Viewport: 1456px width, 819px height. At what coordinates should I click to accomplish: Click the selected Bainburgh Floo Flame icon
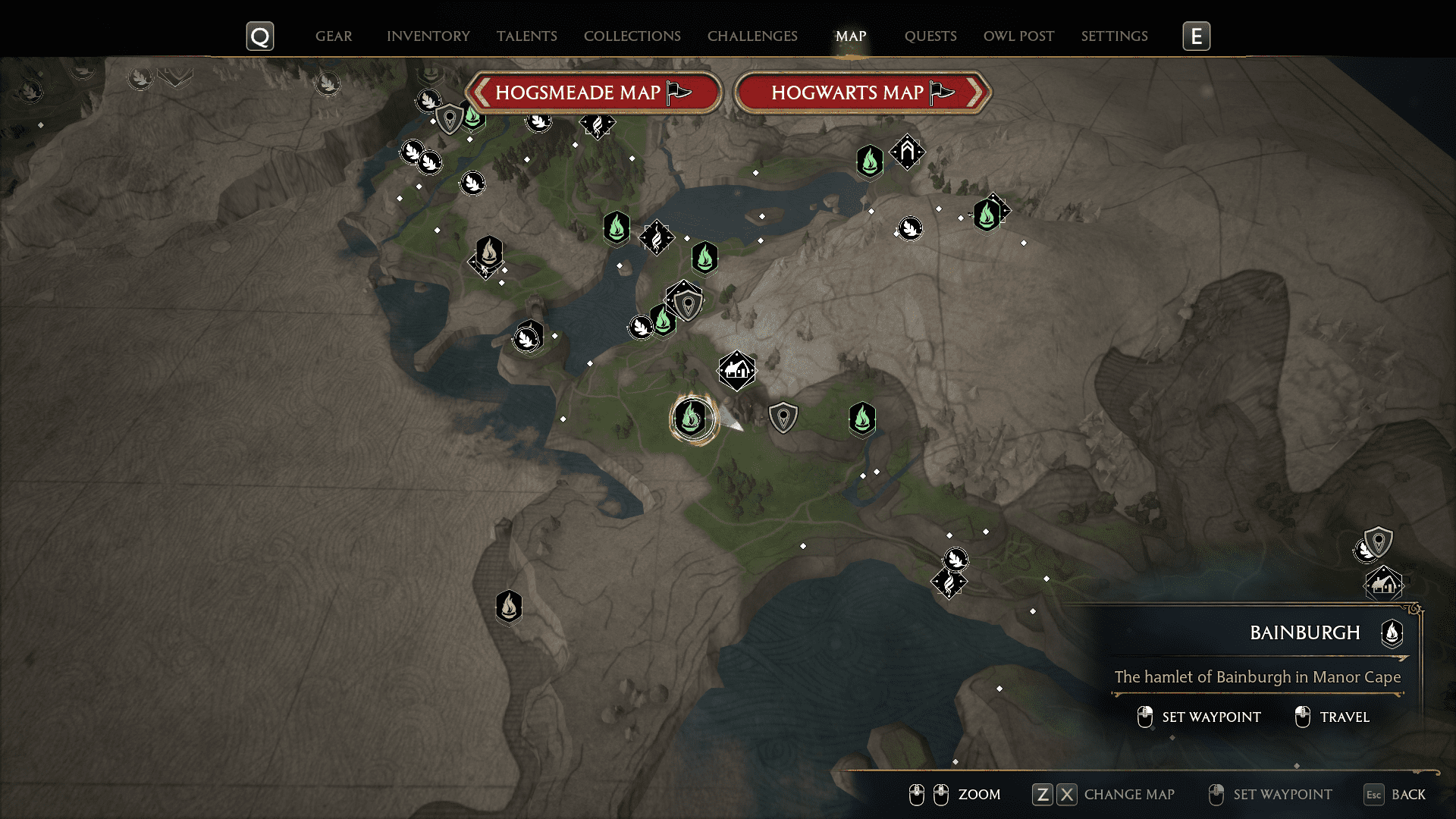[x=691, y=418]
